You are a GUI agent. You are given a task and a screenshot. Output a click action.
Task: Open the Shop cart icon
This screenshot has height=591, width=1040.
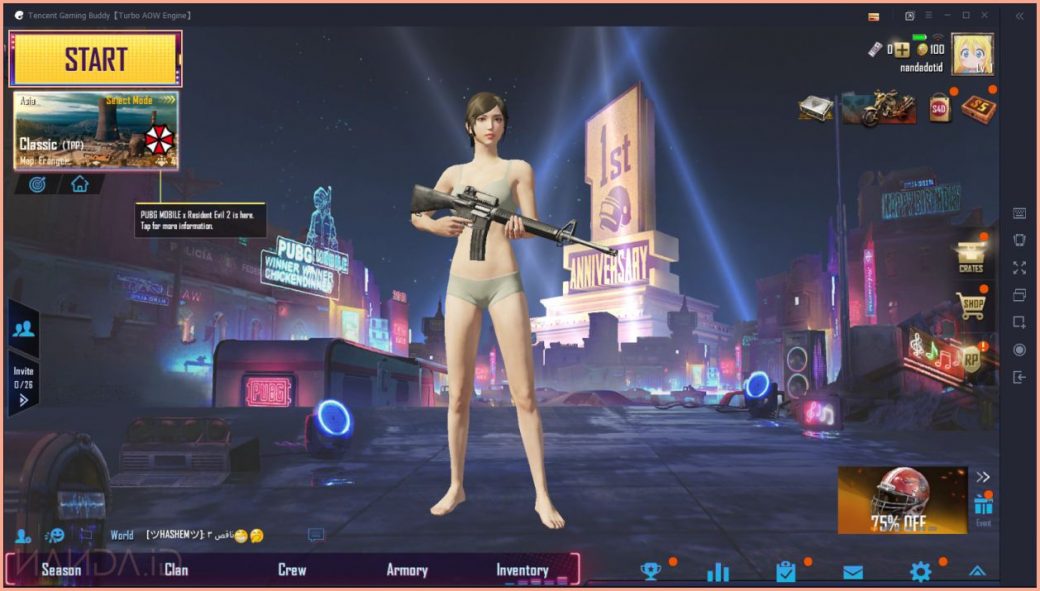[x=970, y=305]
